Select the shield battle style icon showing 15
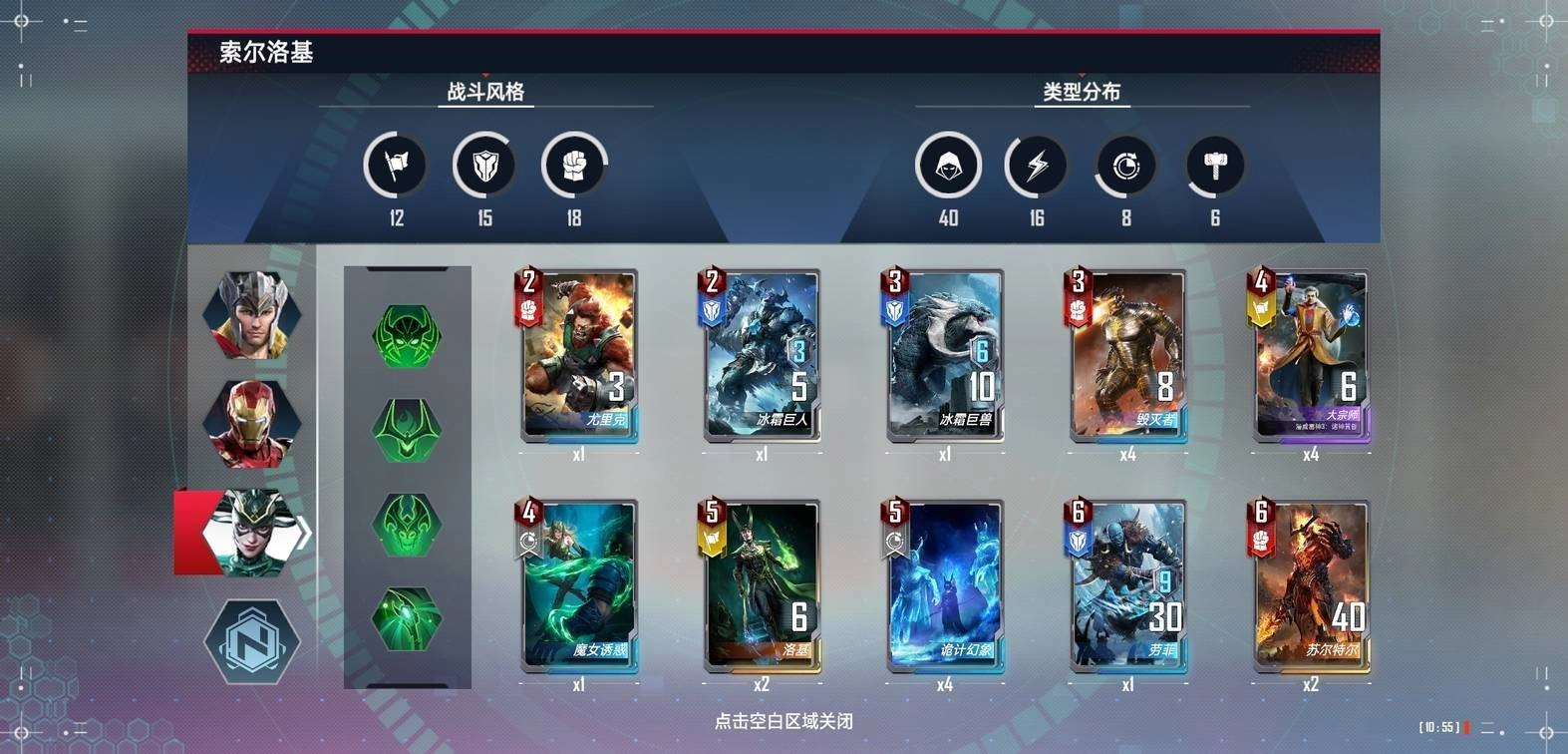The image size is (1568, 754). pyautogui.click(x=482, y=166)
